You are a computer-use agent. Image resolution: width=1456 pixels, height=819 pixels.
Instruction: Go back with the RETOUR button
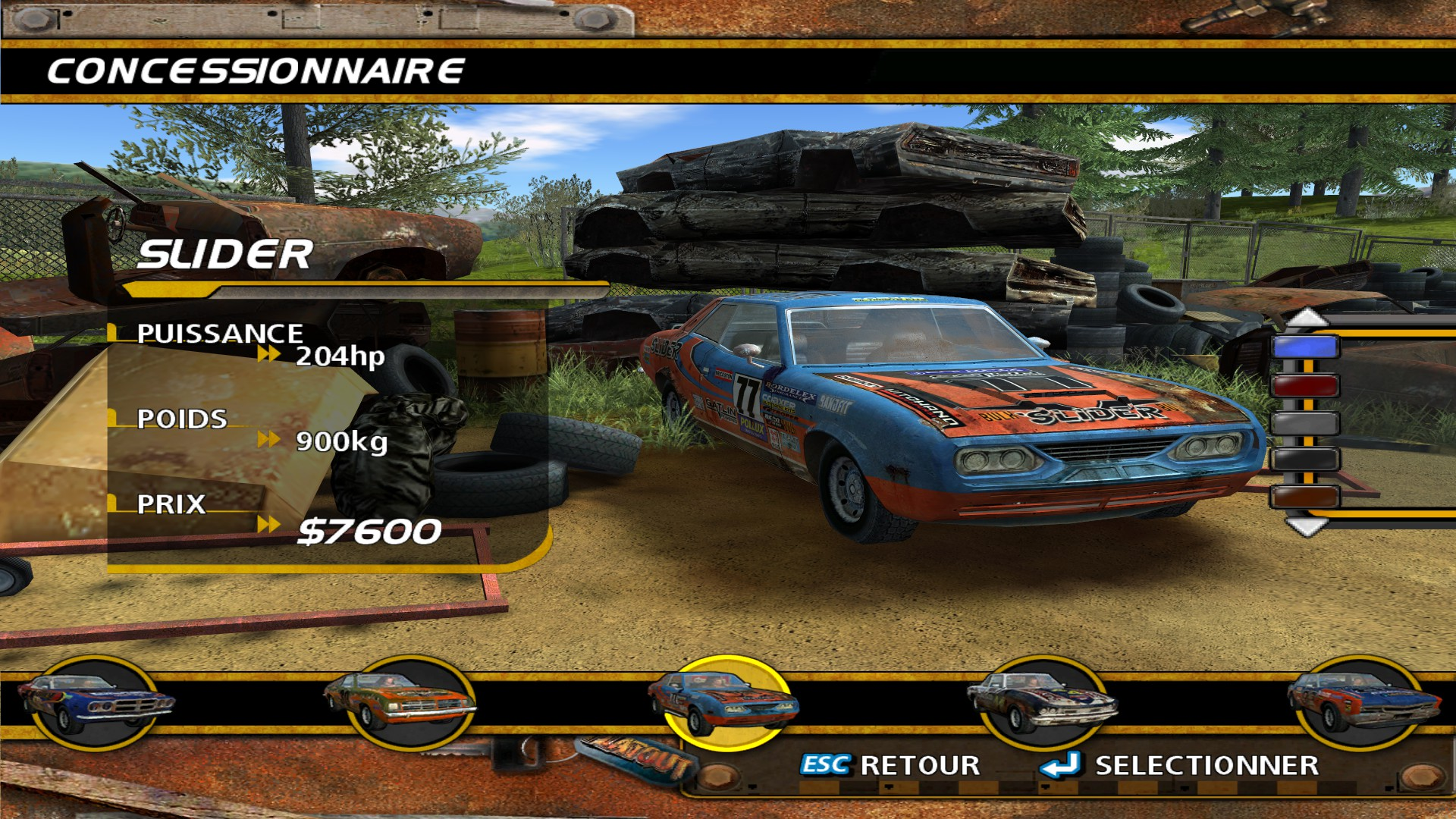pos(891,765)
